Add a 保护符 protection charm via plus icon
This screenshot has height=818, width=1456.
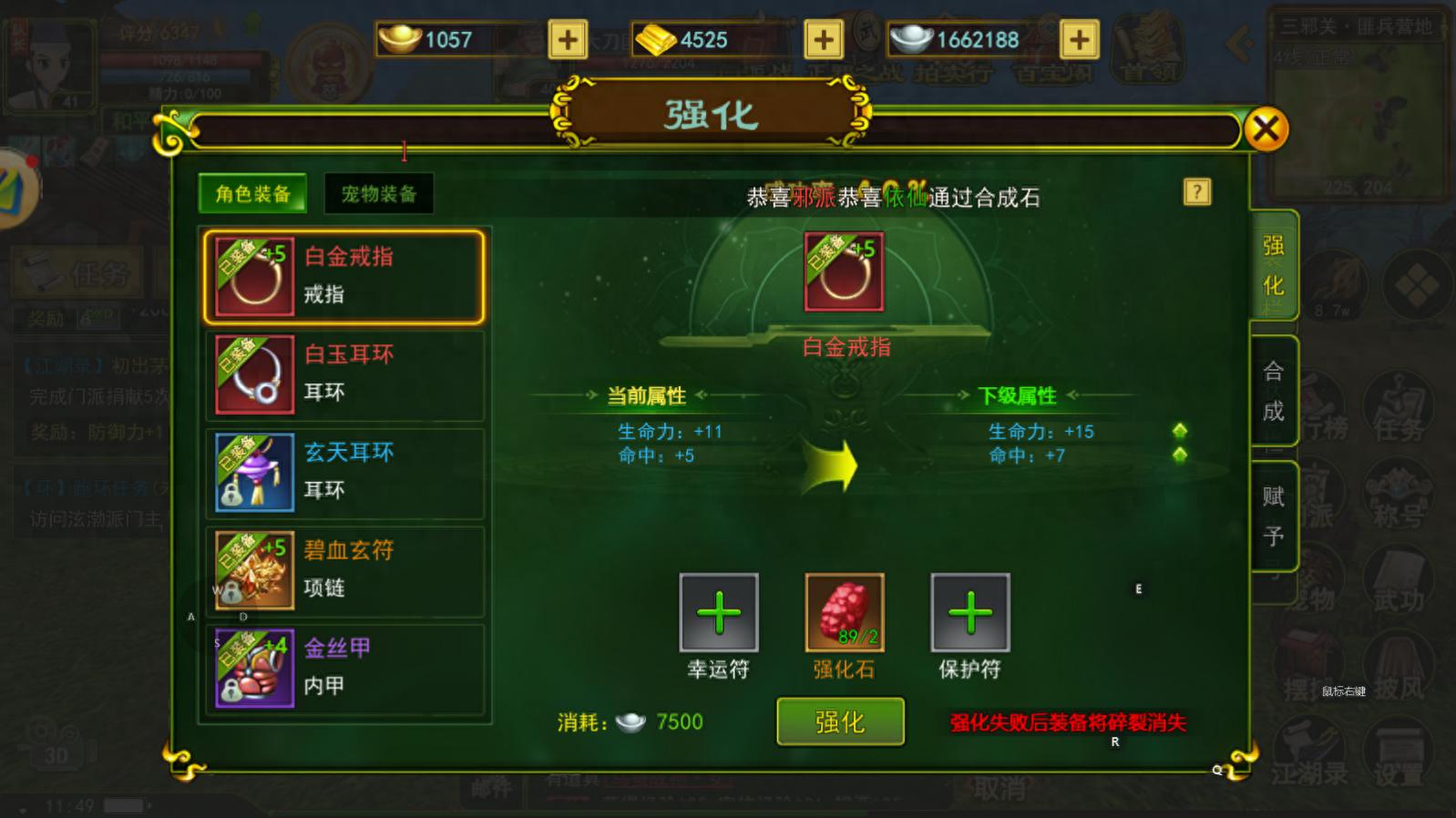[969, 617]
